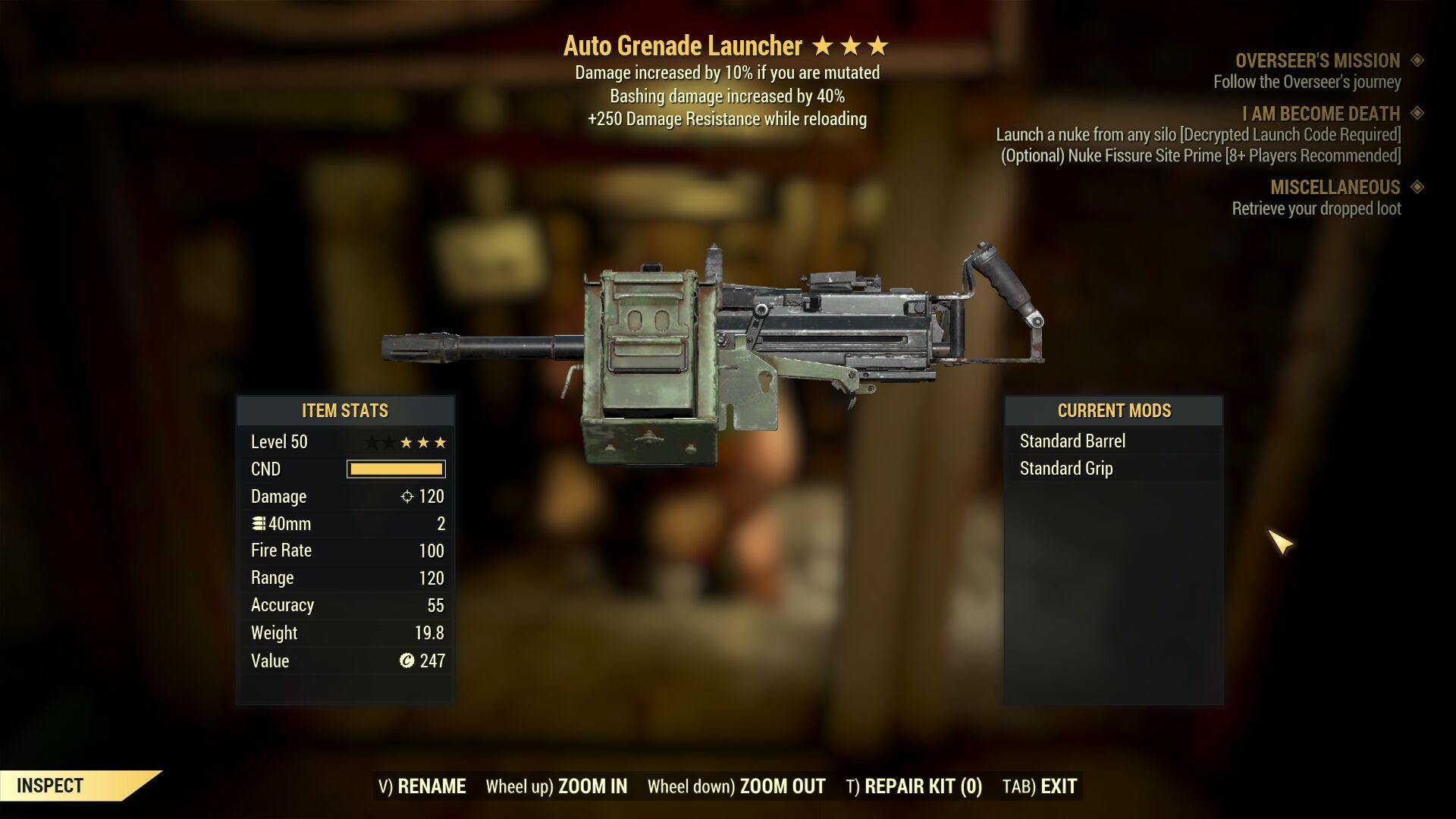This screenshot has width=1456, height=819.
Task: Exit the inspect screen via EXIT
Action: click(1040, 786)
